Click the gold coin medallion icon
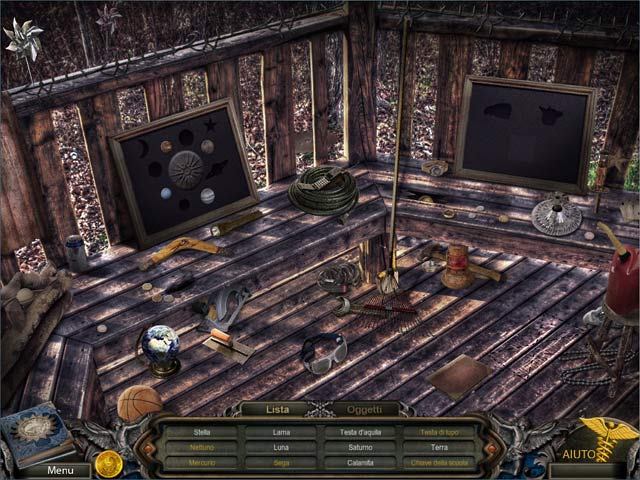This screenshot has width=640, height=480. [108, 462]
